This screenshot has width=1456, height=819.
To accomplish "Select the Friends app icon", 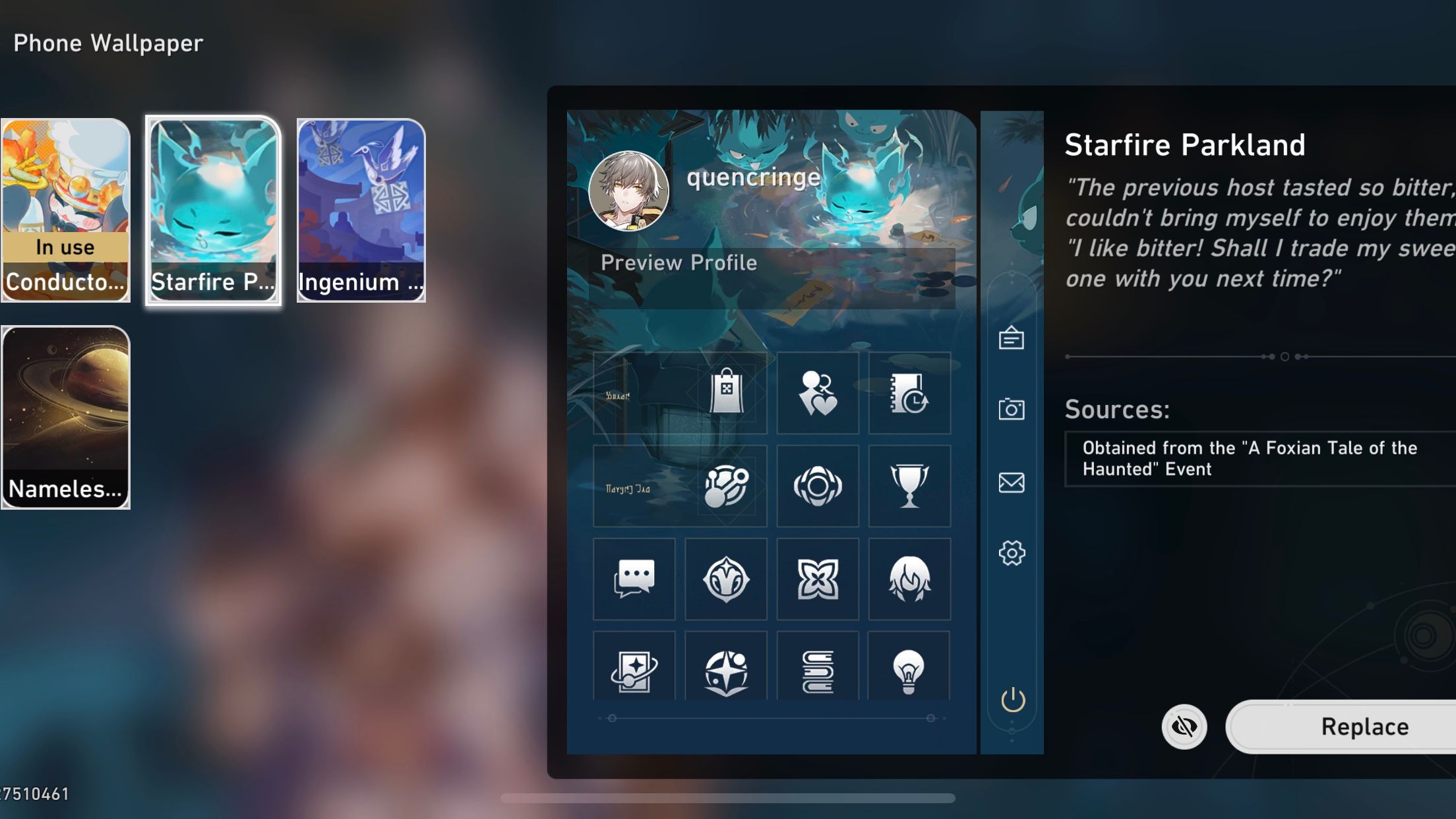I will click(x=818, y=392).
